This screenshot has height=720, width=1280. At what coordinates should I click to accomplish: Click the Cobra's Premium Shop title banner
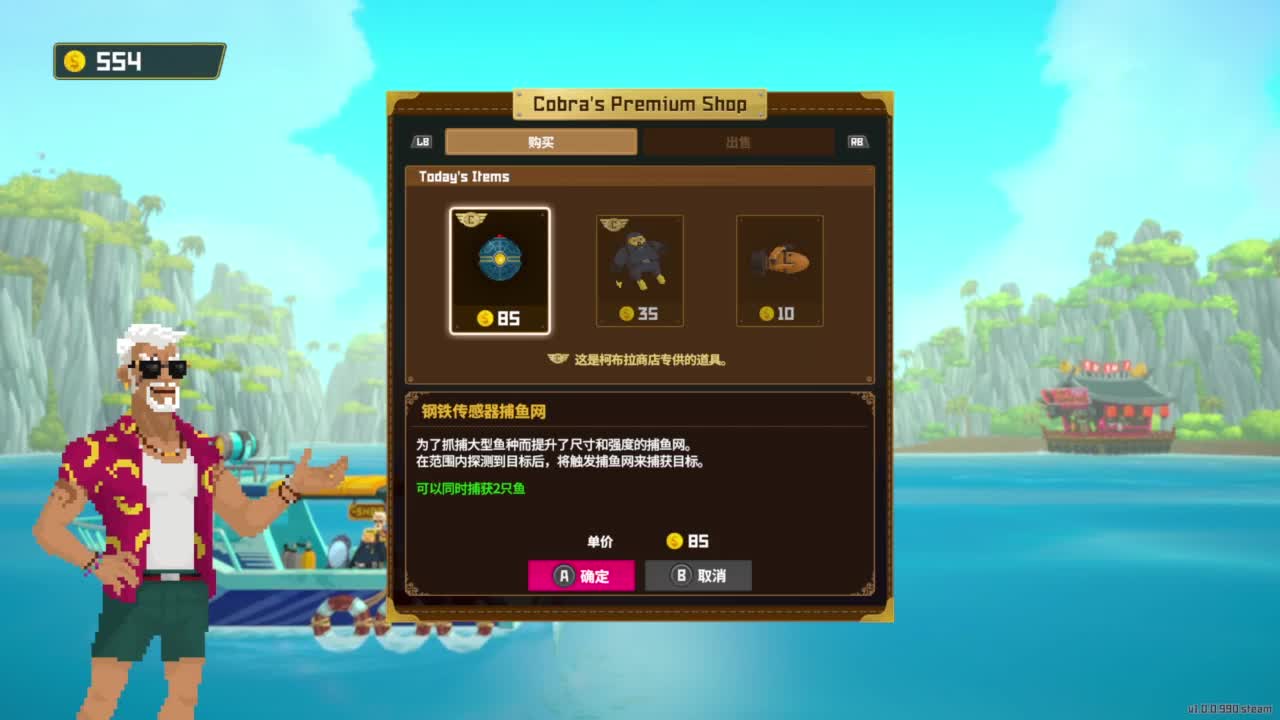(x=639, y=104)
